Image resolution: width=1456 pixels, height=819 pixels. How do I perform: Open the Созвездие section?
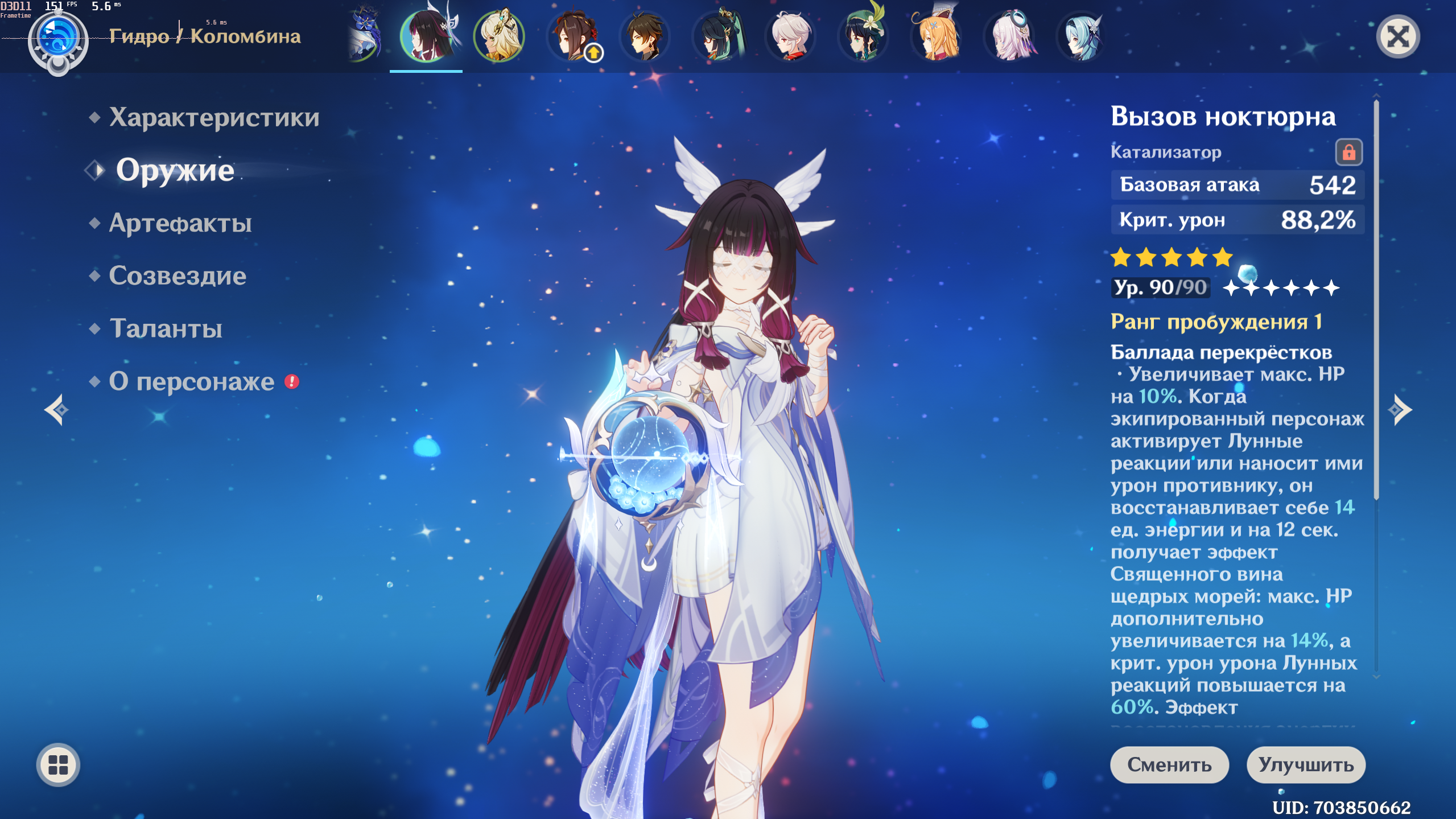(178, 276)
